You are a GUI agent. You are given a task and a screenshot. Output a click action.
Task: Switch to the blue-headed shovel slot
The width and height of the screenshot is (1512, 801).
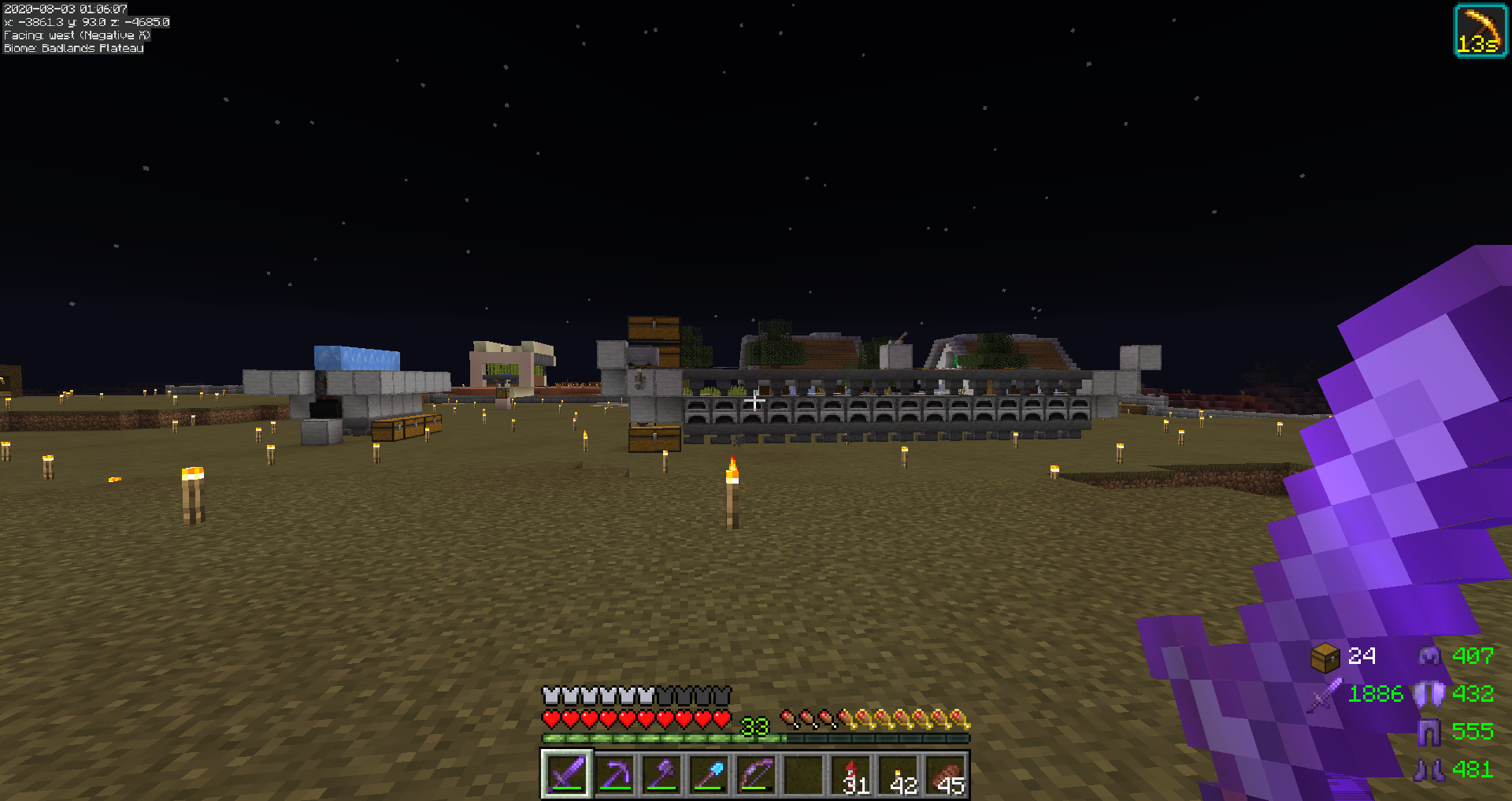pos(709,774)
